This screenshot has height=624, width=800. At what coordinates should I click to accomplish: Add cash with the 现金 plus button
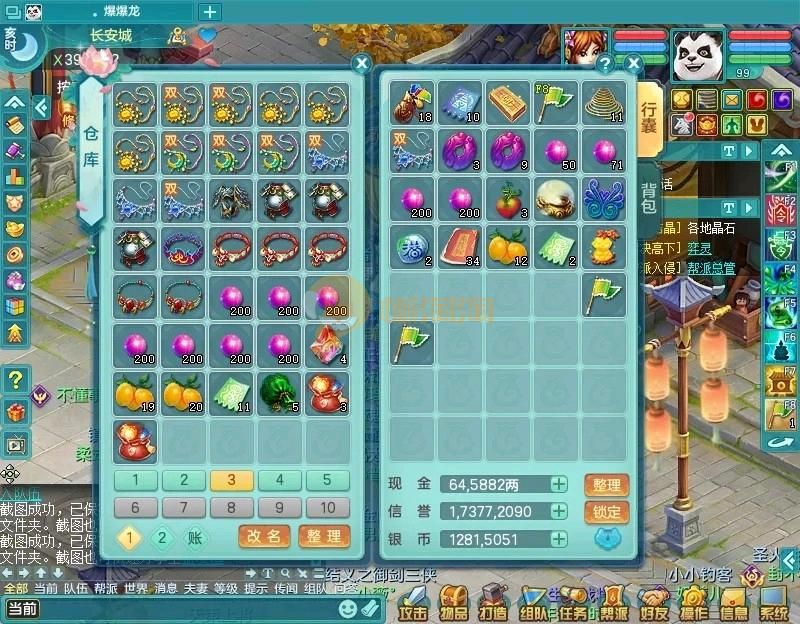point(558,485)
